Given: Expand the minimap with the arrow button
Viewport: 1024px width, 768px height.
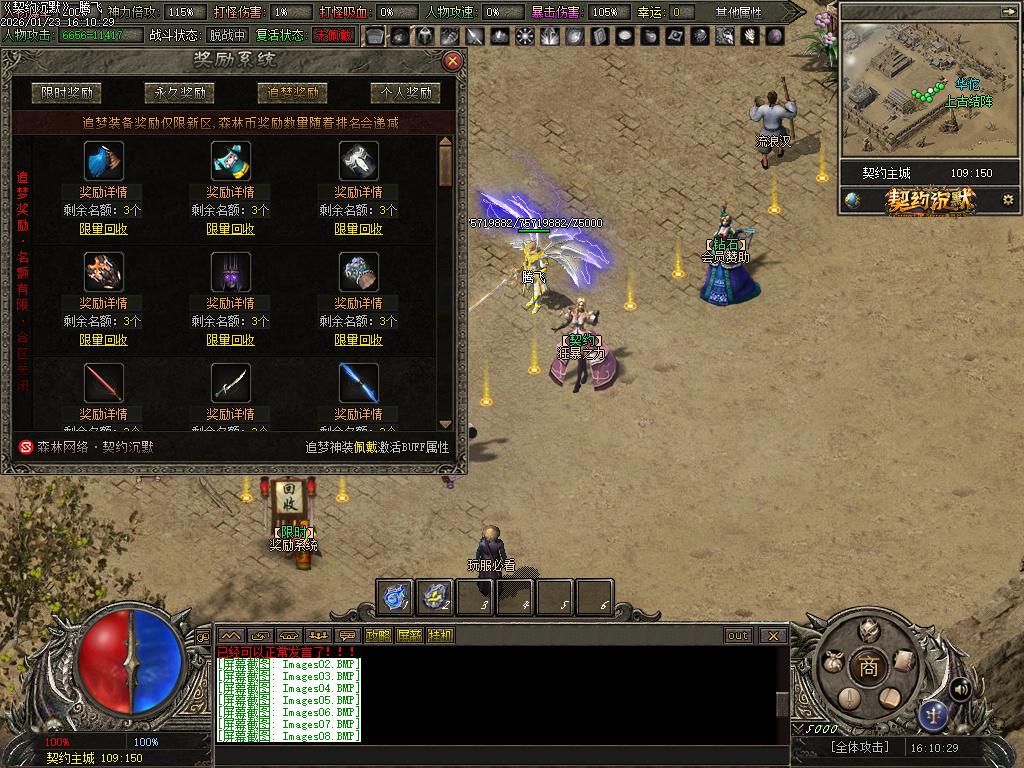Looking at the screenshot, I should [1007, 11].
